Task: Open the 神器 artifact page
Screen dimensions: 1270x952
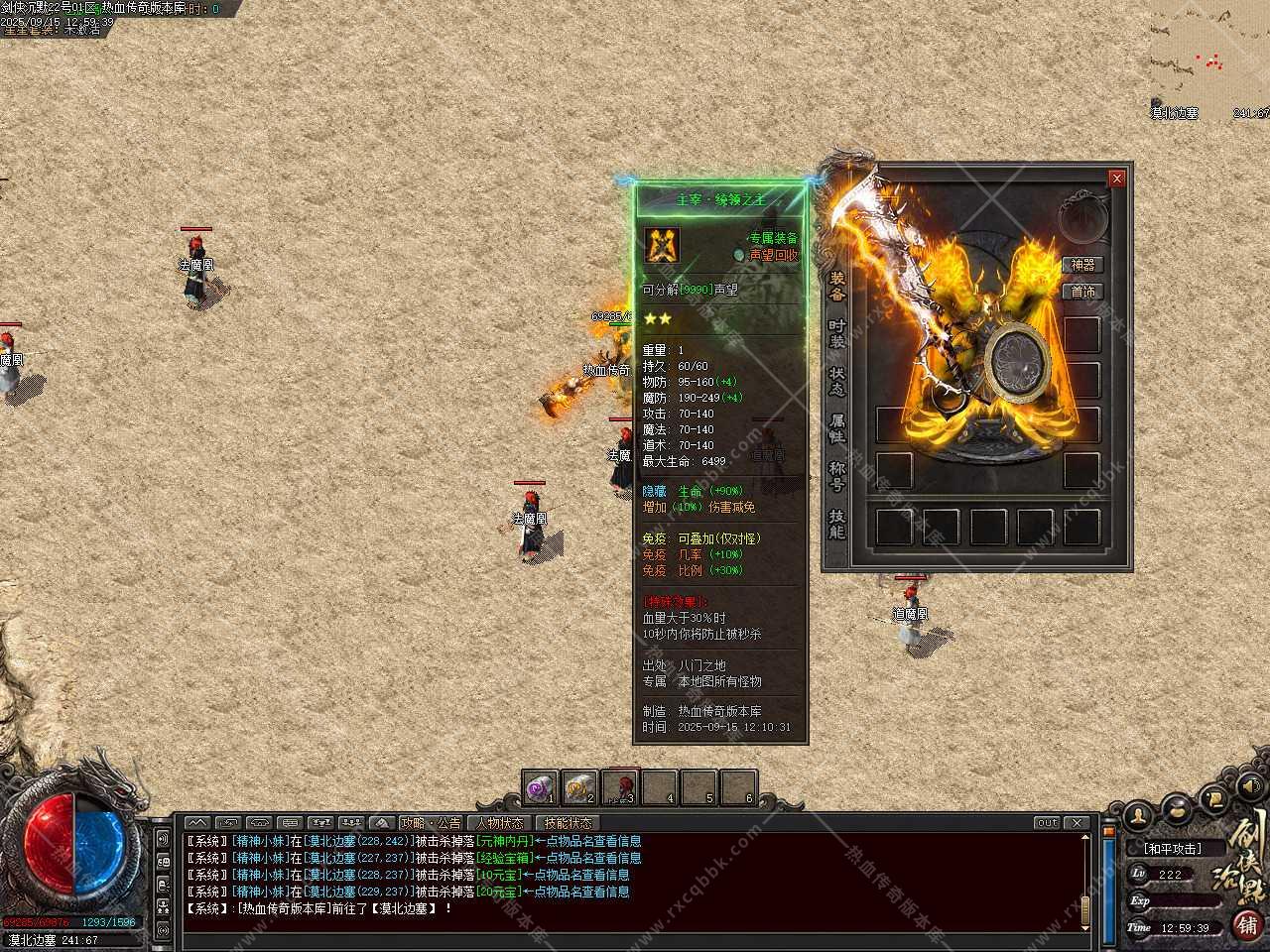Action: point(1082,265)
